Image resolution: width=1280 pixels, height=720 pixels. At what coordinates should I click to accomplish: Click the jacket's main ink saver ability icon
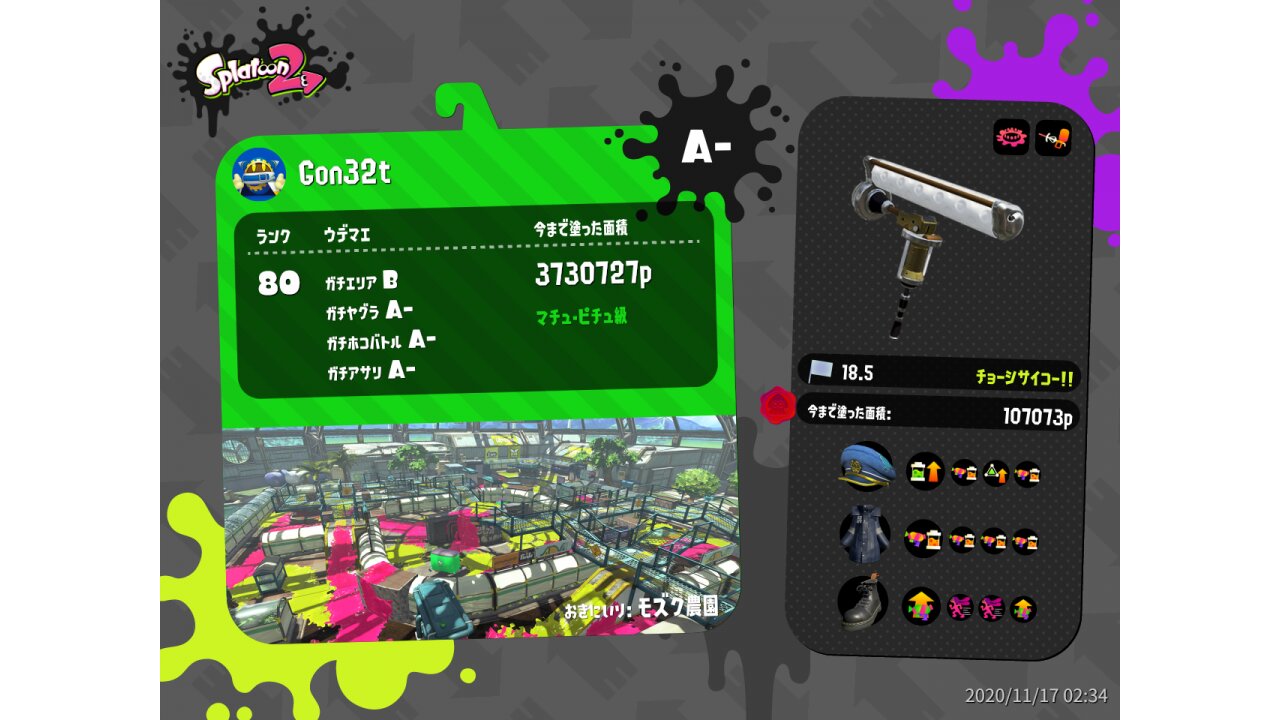[923, 539]
